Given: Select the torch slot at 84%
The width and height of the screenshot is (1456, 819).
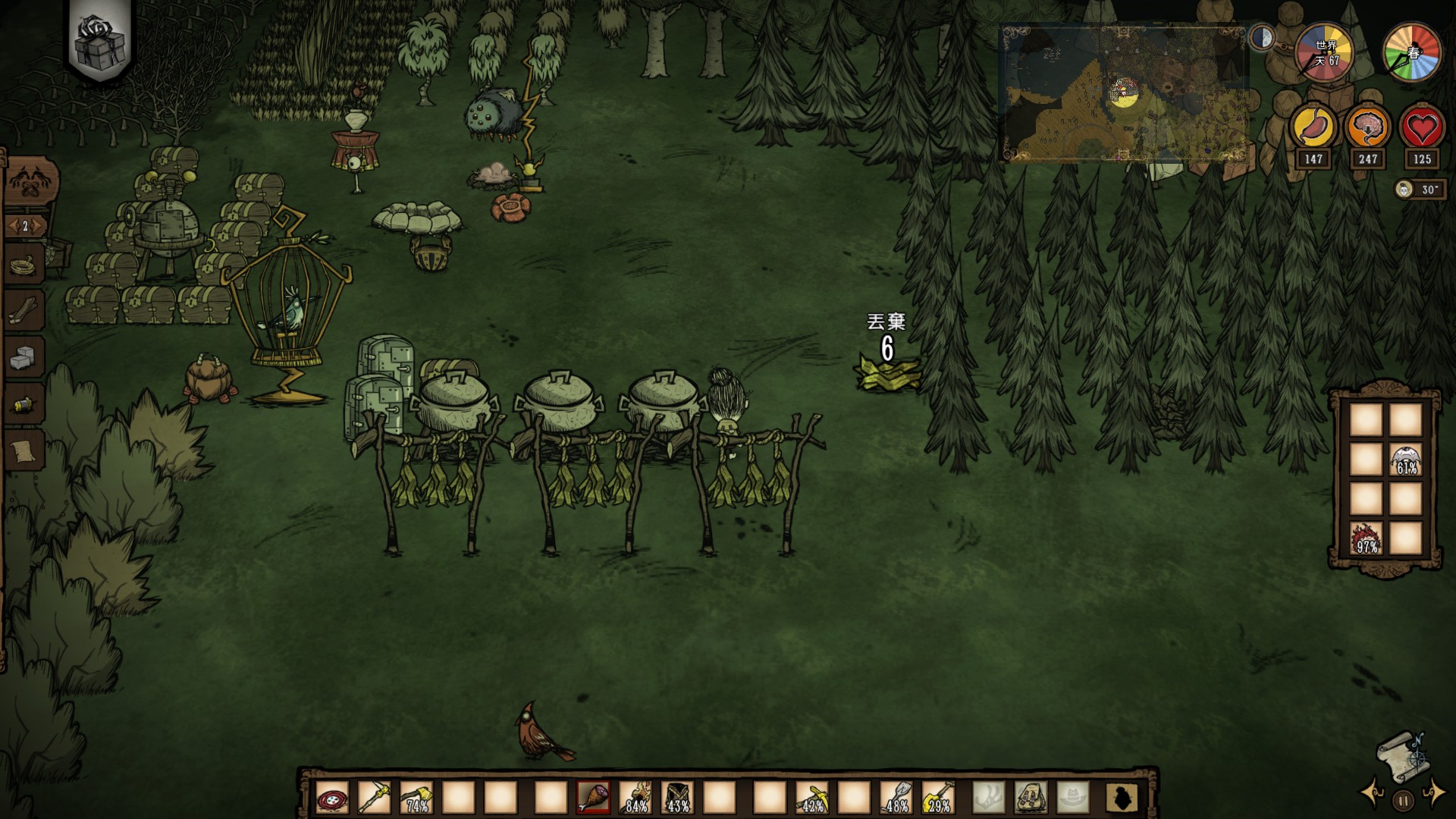Looking at the screenshot, I should click(635, 798).
